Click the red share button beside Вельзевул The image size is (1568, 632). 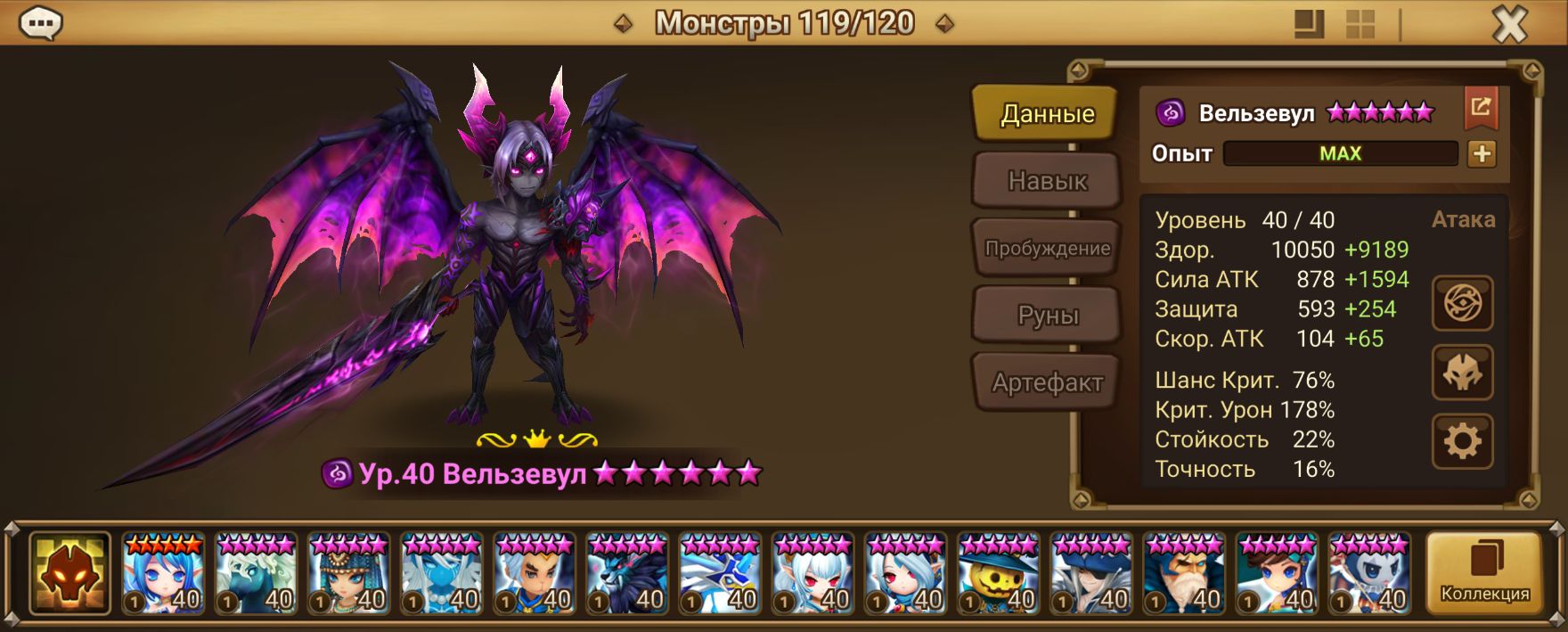coord(1481,108)
